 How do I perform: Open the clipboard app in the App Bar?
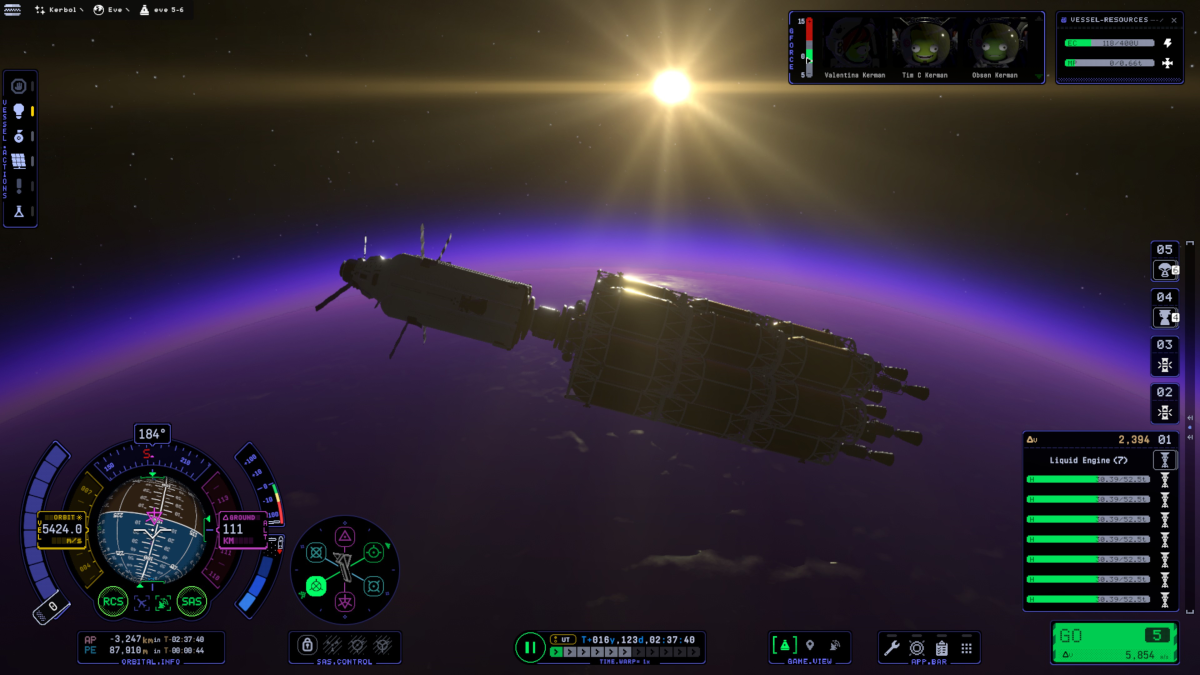[941, 648]
